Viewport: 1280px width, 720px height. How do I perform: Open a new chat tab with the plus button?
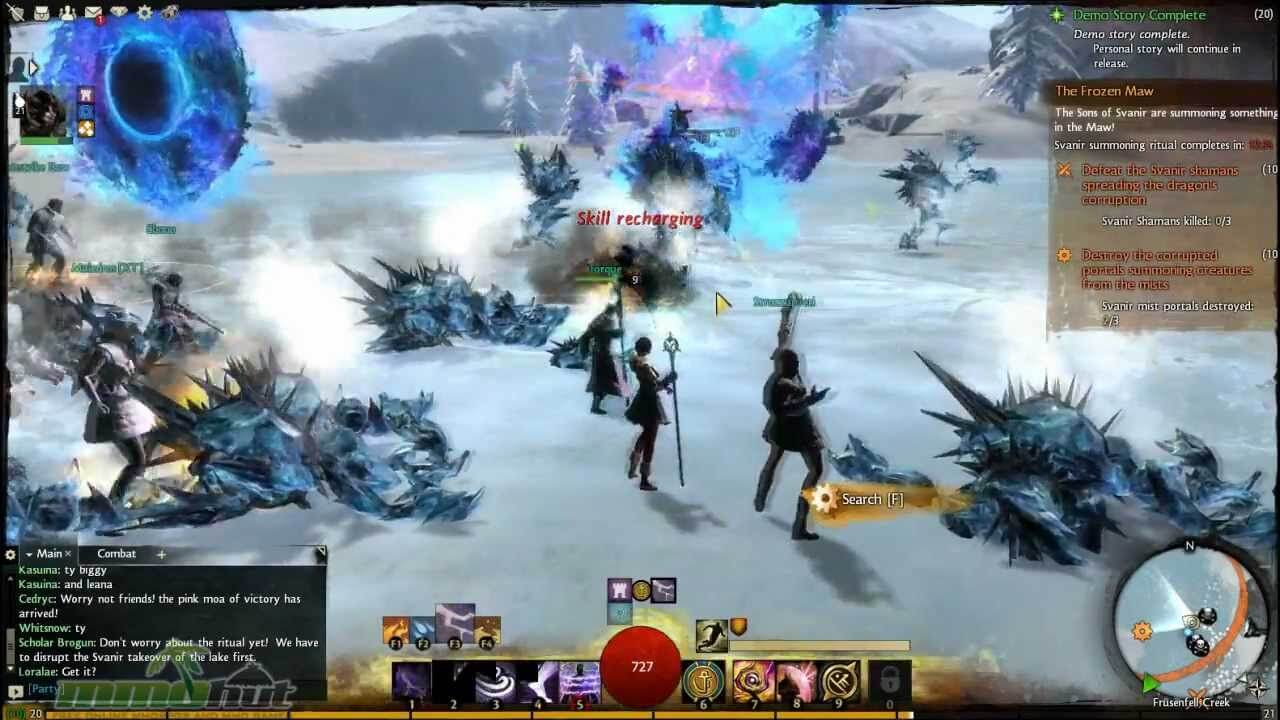161,554
